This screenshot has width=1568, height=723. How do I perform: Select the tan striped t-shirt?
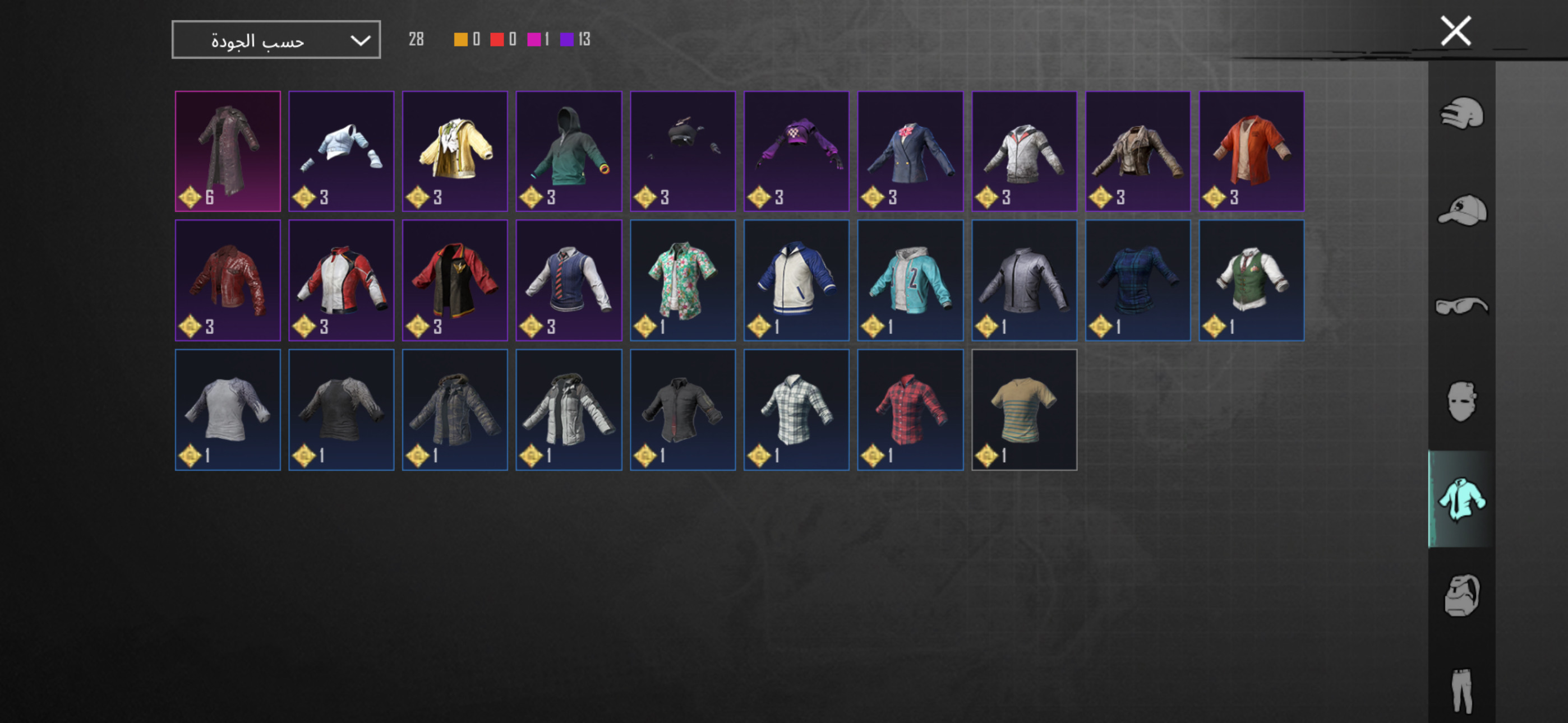[1024, 409]
